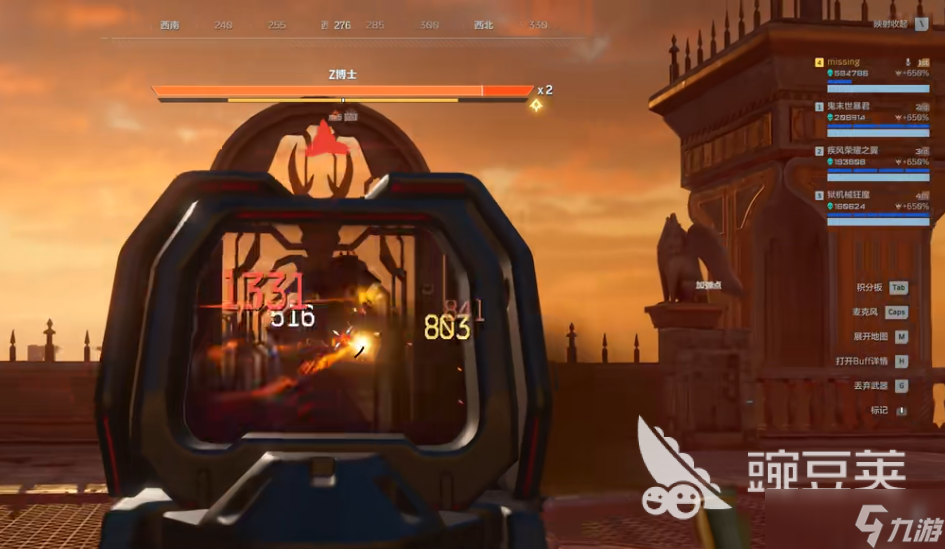The image size is (945, 549).
Task: Toggle the microphone icon beside "missing"
Action: click(x=907, y=62)
